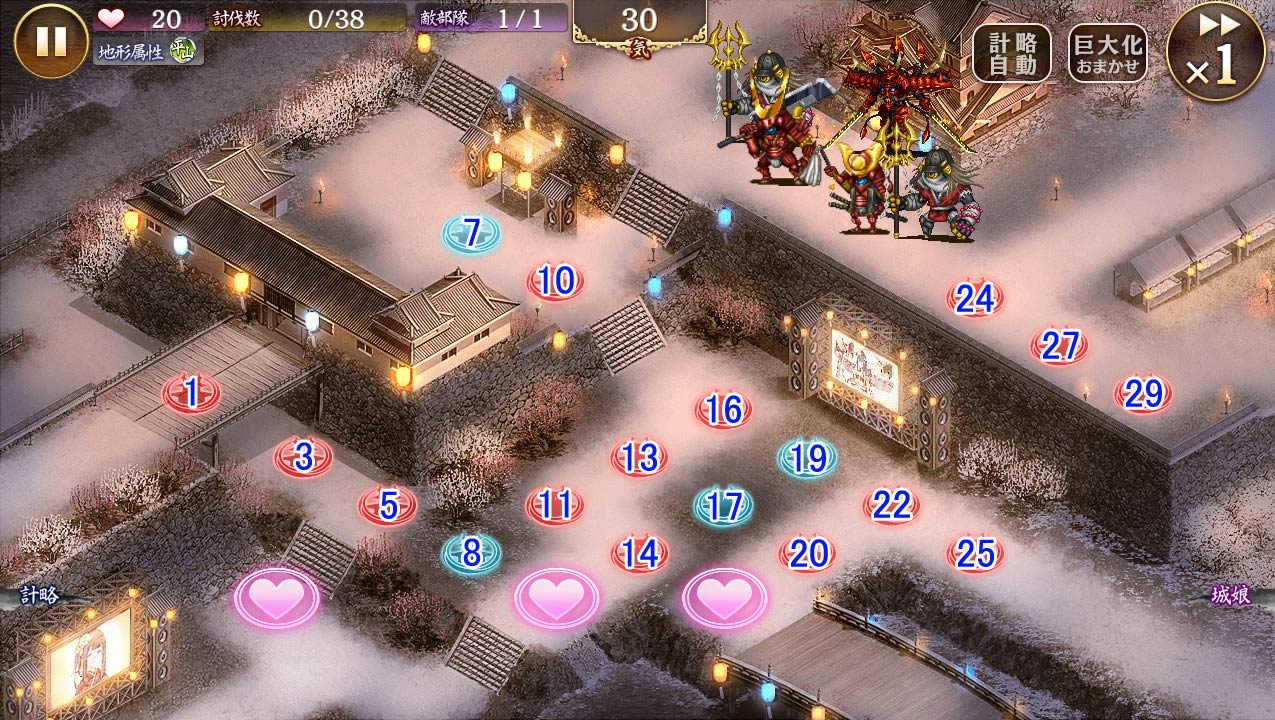1275x720 pixels.
Task: Select blue placement tile number 8
Action: coord(471,553)
